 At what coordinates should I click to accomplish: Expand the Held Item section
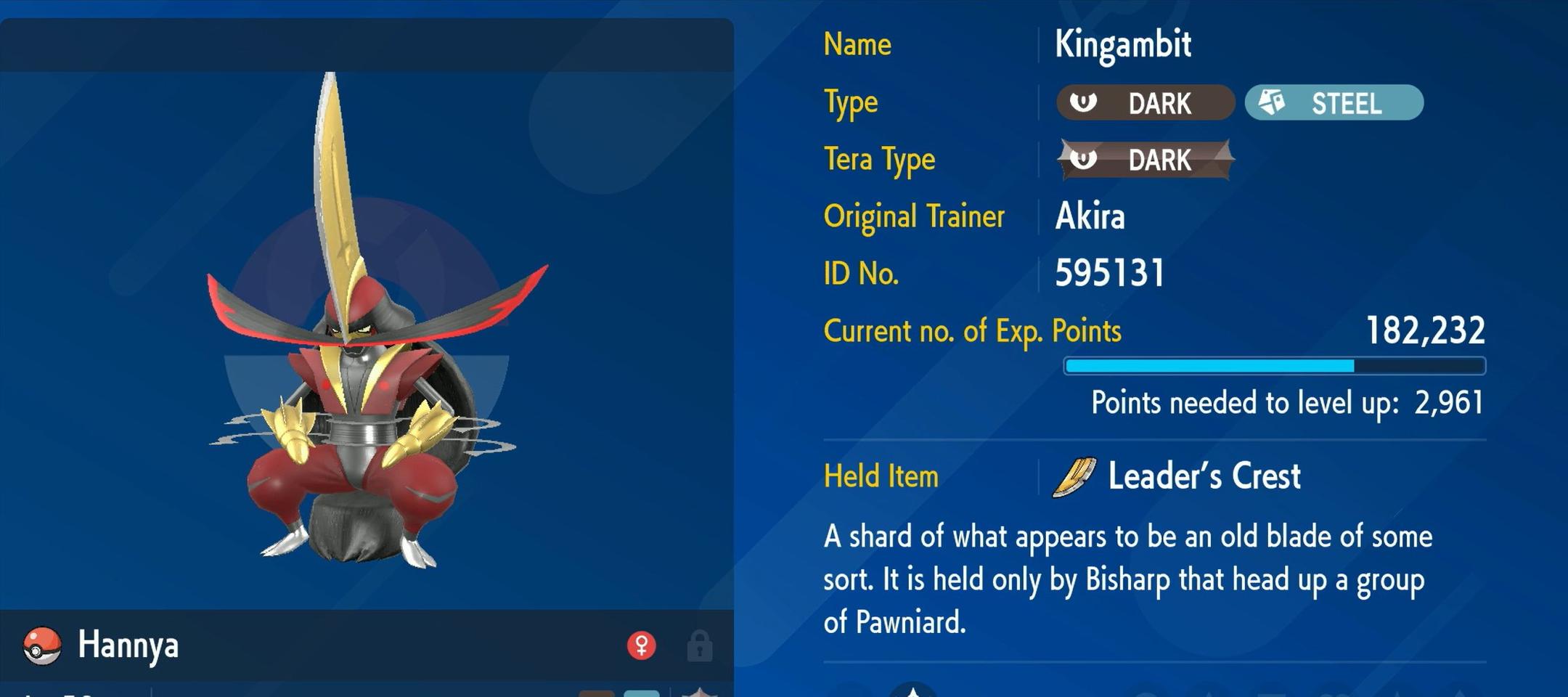[881, 476]
